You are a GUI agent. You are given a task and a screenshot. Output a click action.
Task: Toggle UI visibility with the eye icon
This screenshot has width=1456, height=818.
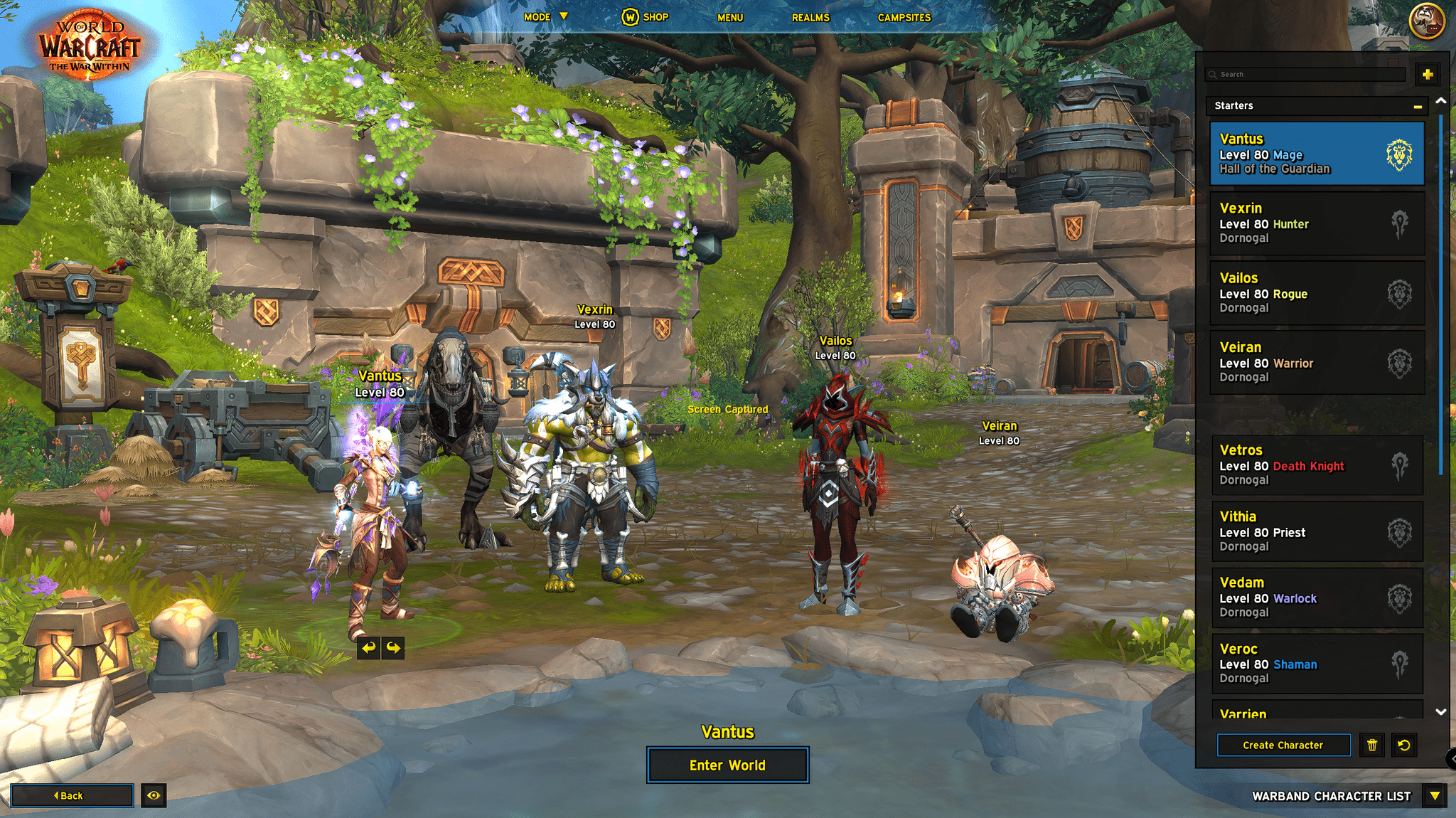pyautogui.click(x=154, y=795)
